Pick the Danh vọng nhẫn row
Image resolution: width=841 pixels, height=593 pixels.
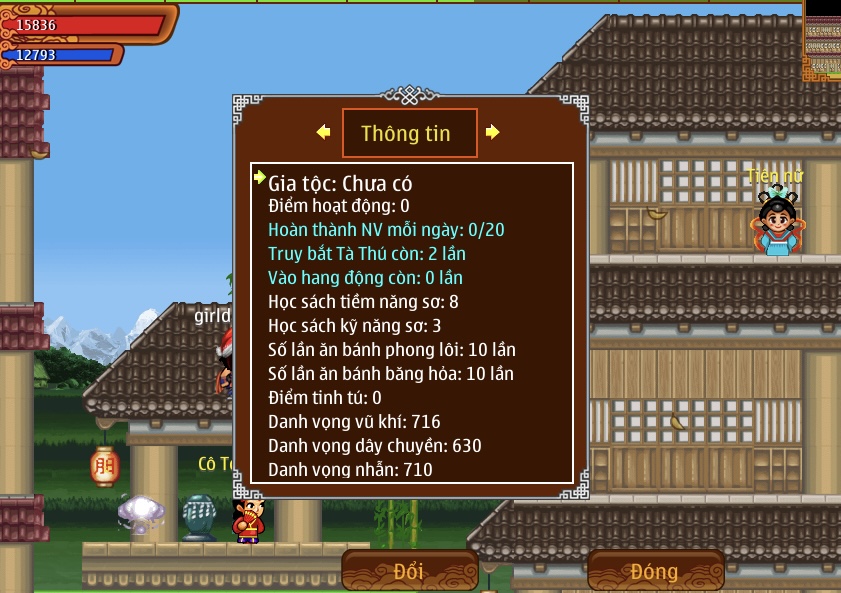click(350, 469)
